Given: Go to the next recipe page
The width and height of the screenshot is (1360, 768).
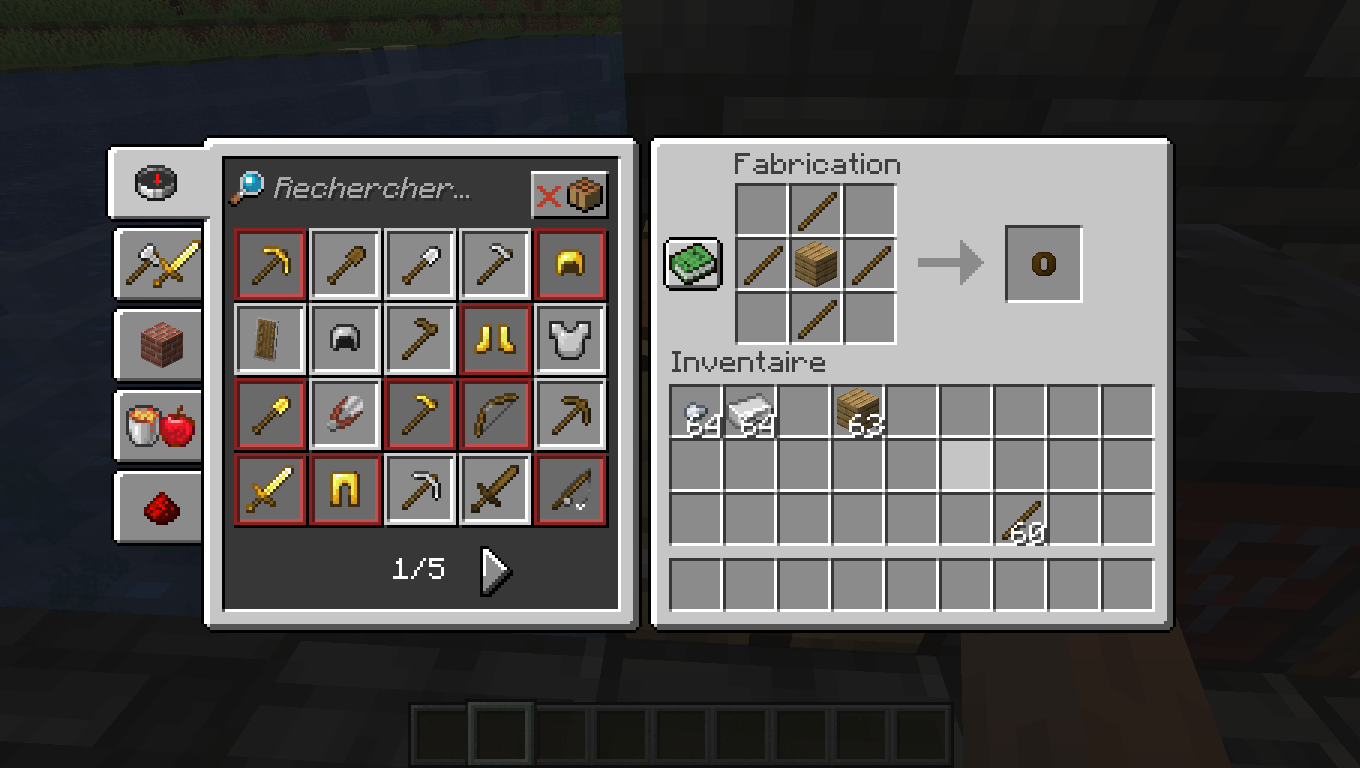Looking at the screenshot, I should click(494, 570).
